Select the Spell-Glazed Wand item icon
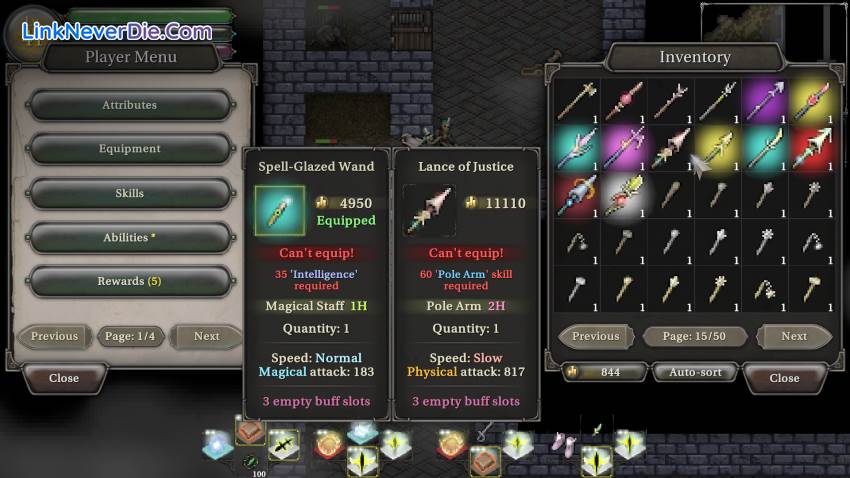This screenshot has height=478, width=850. coord(279,210)
